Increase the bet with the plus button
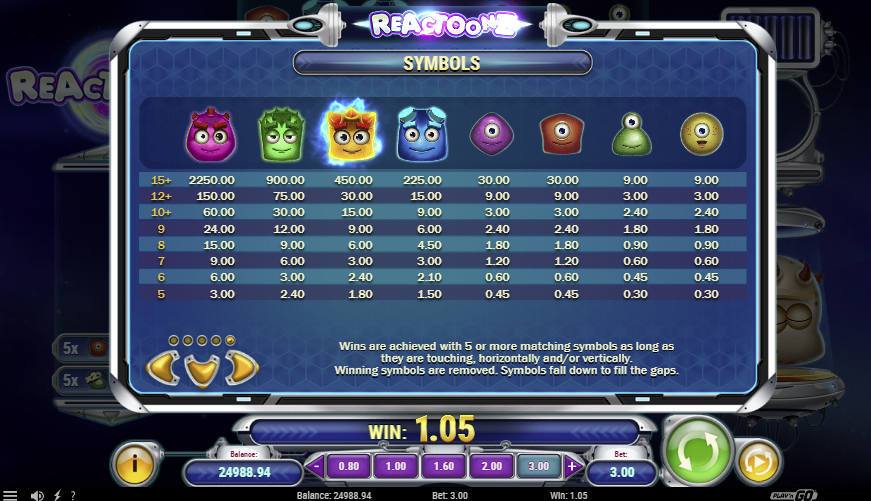871x501 pixels. click(573, 465)
